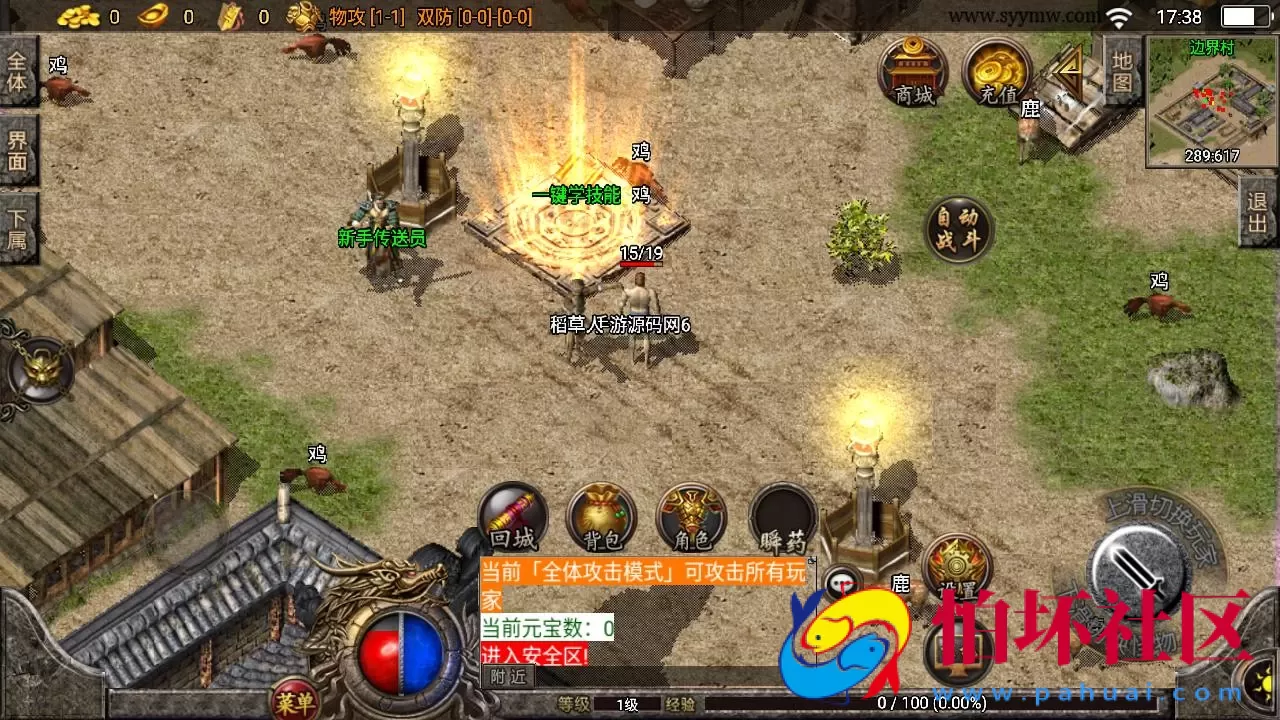Toggle 自动战斗 auto-battle mode
Viewport: 1280px width, 720px height.
pyautogui.click(x=957, y=228)
